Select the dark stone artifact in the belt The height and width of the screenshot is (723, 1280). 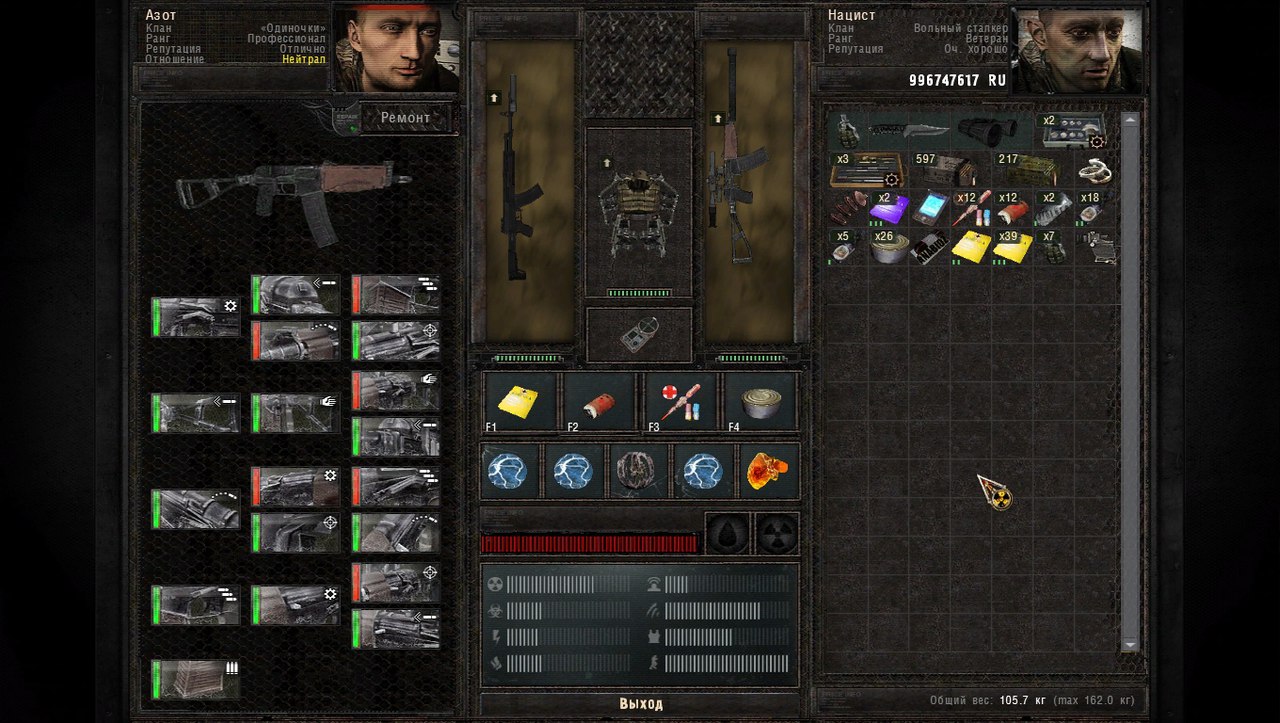click(x=637, y=472)
